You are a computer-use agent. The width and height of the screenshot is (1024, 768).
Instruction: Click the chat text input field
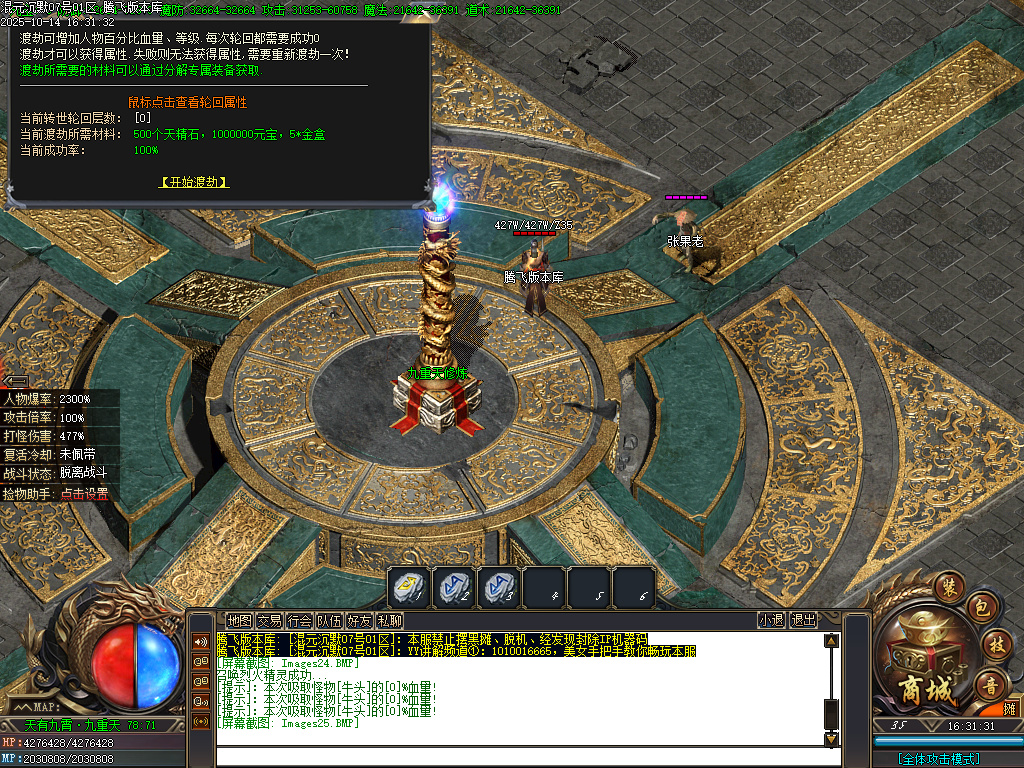520,757
